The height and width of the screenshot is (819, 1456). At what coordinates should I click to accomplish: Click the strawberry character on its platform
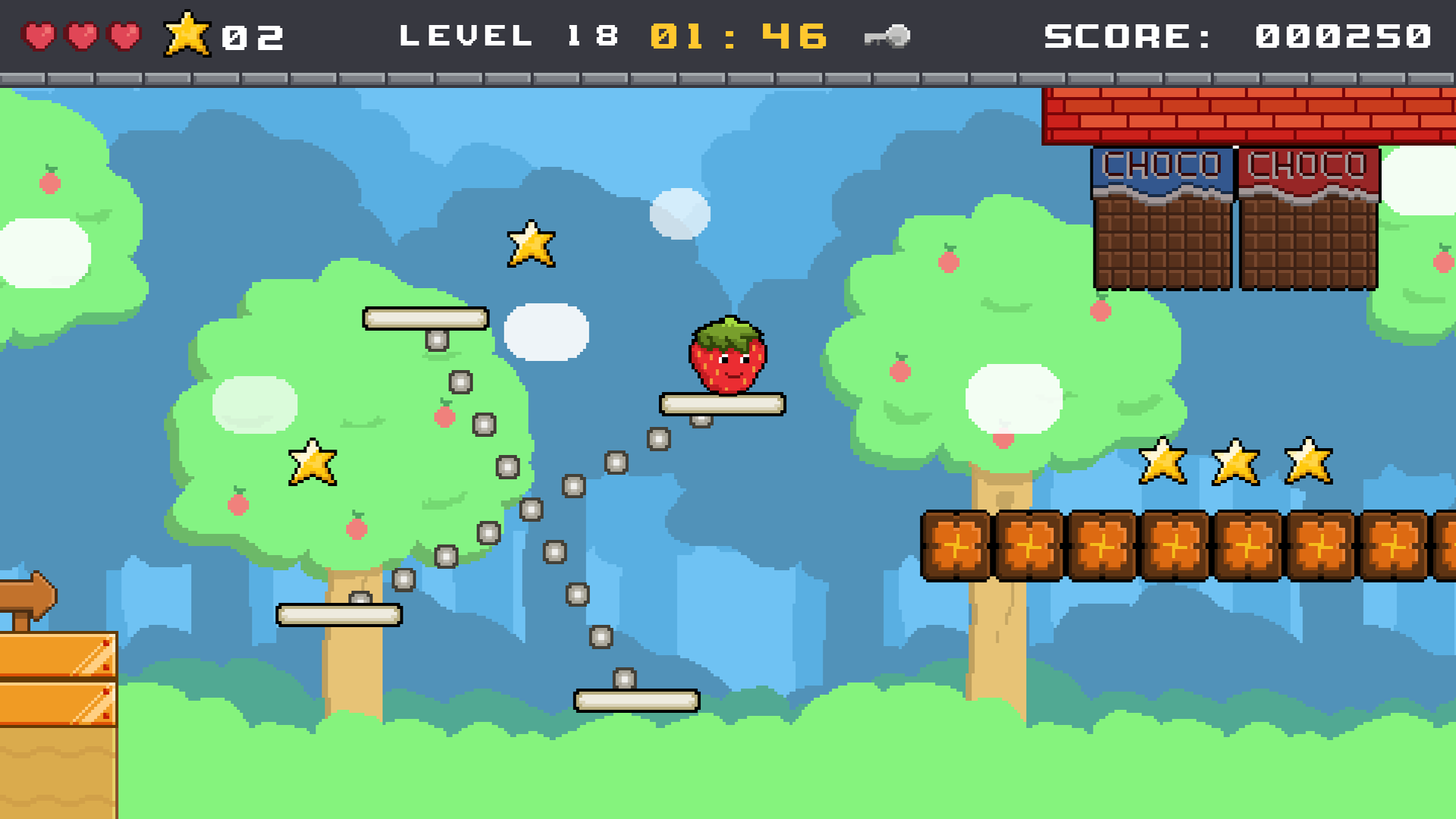pyautogui.click(x=728, y=356)
